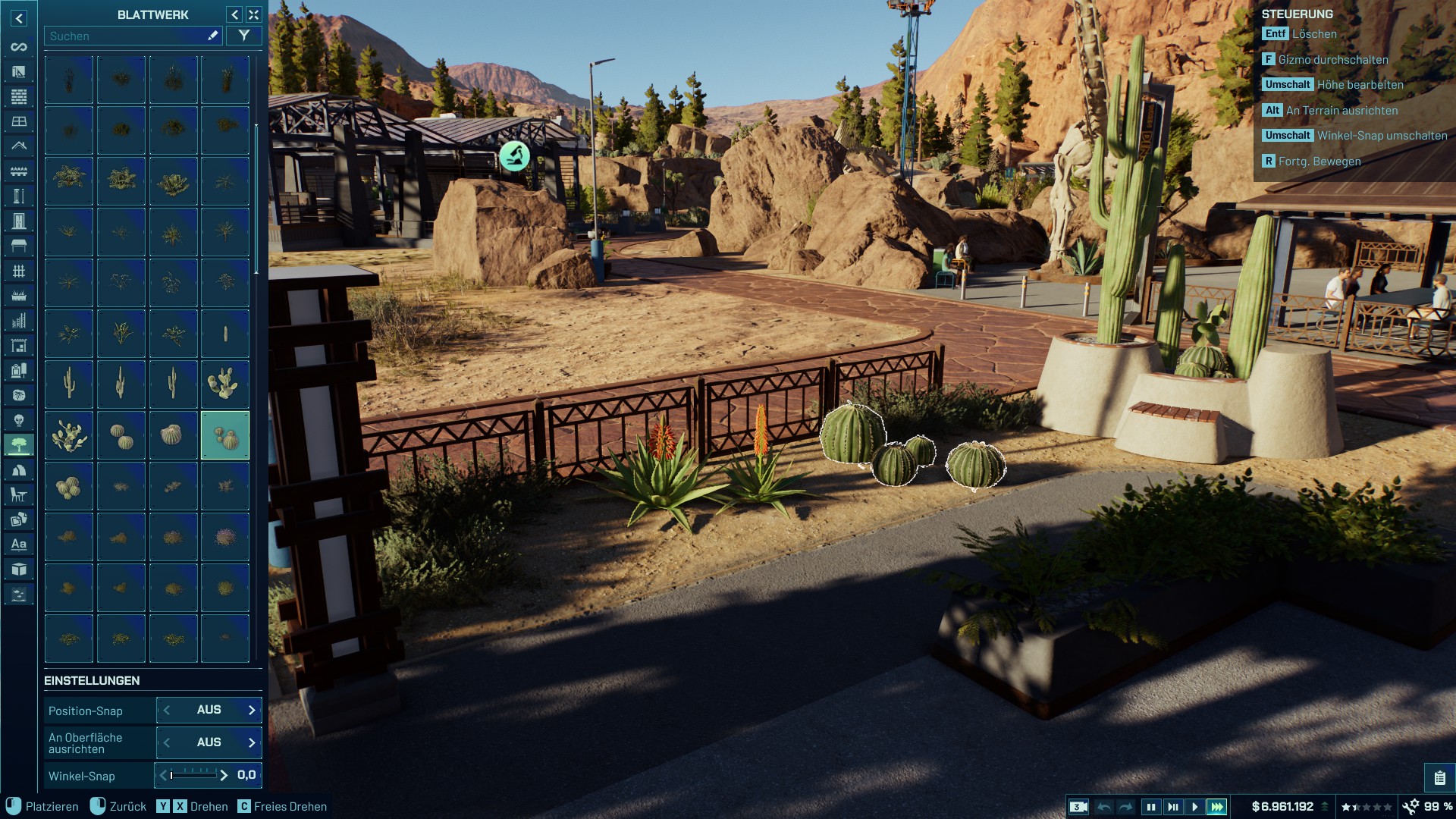1456x819 pixels.
Task: Adjust the Winkel-Snap slider
Action: coord(193,775)
